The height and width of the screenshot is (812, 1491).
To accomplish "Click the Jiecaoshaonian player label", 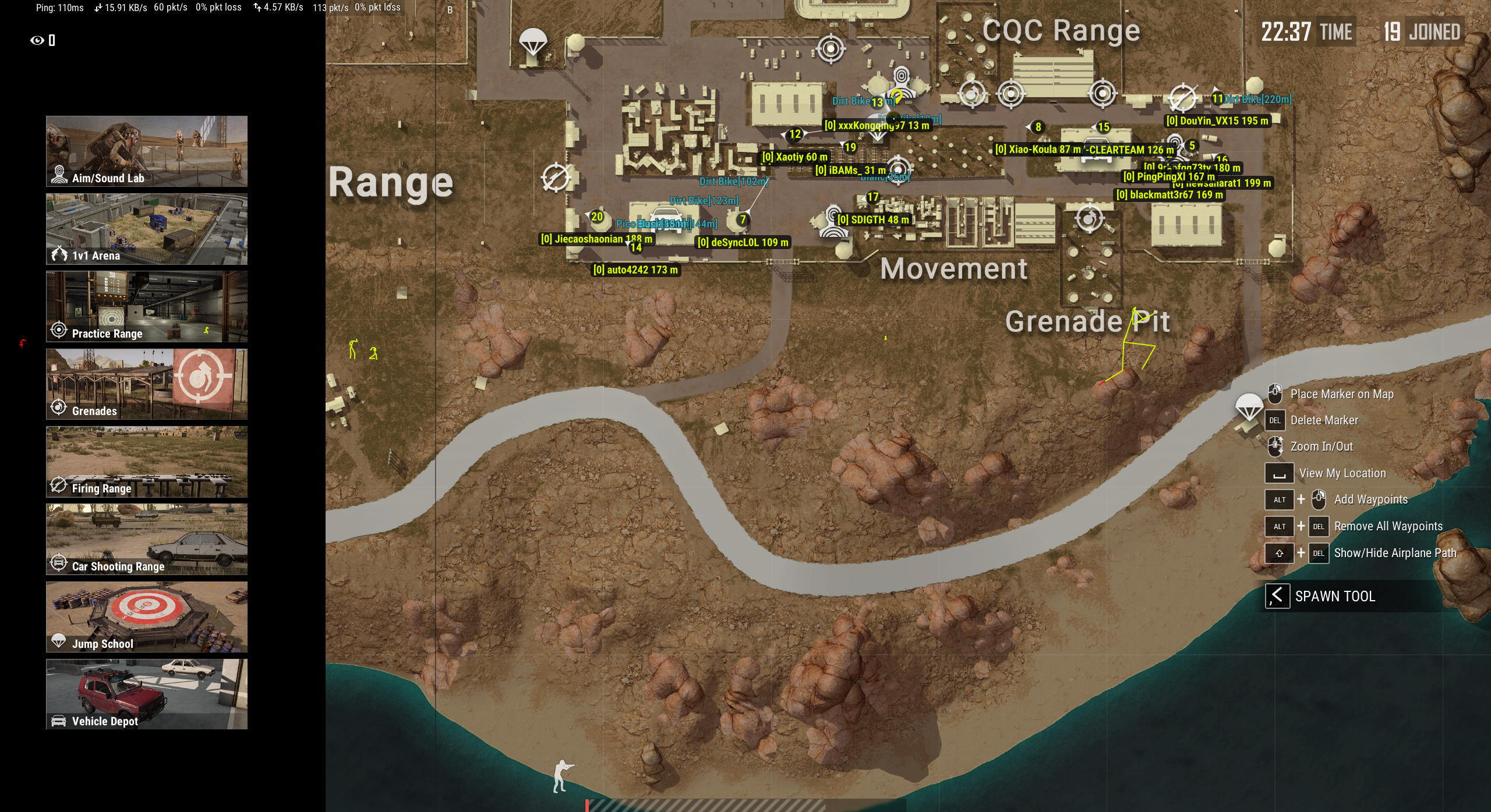I will pos(596,239).
